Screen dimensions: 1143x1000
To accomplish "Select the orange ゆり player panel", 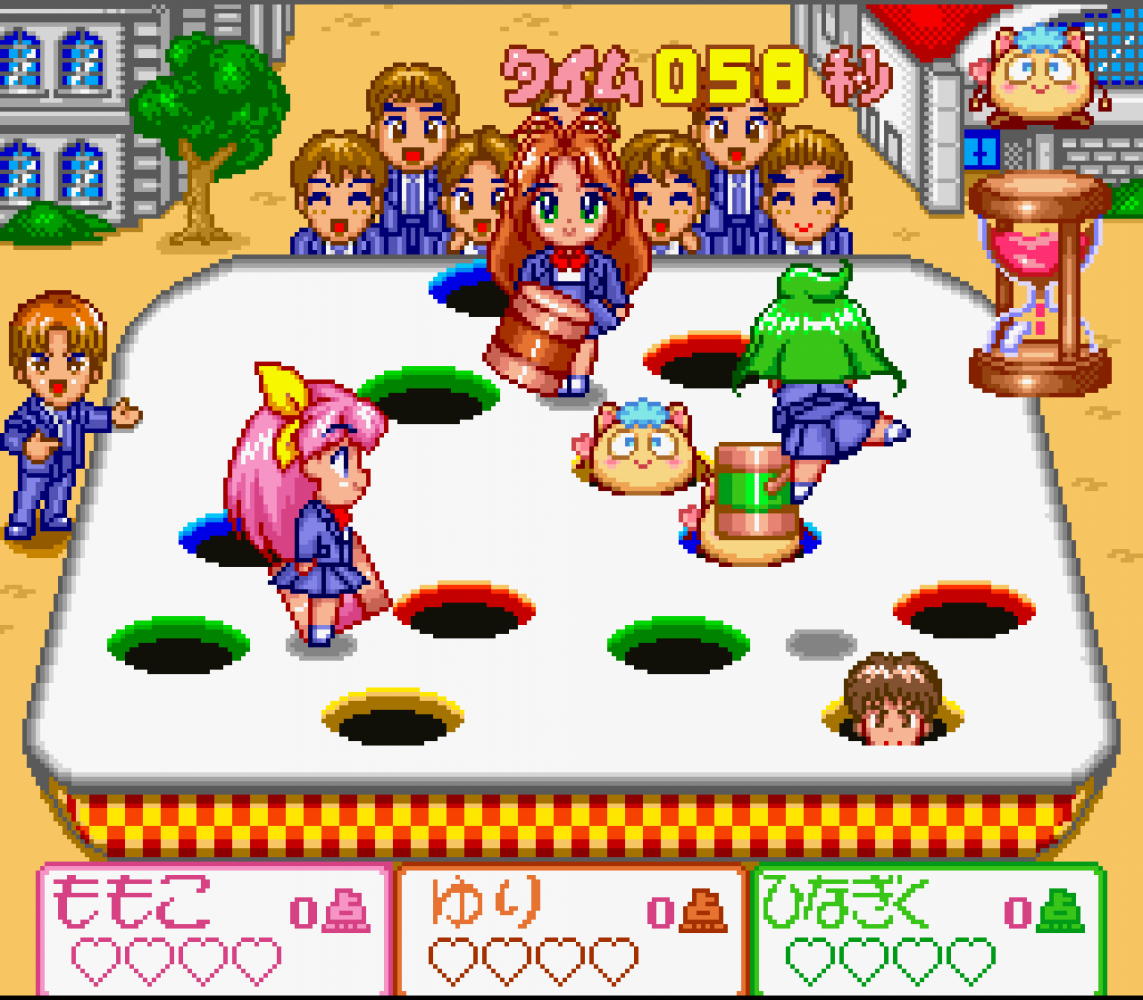I will click(571, 930).
